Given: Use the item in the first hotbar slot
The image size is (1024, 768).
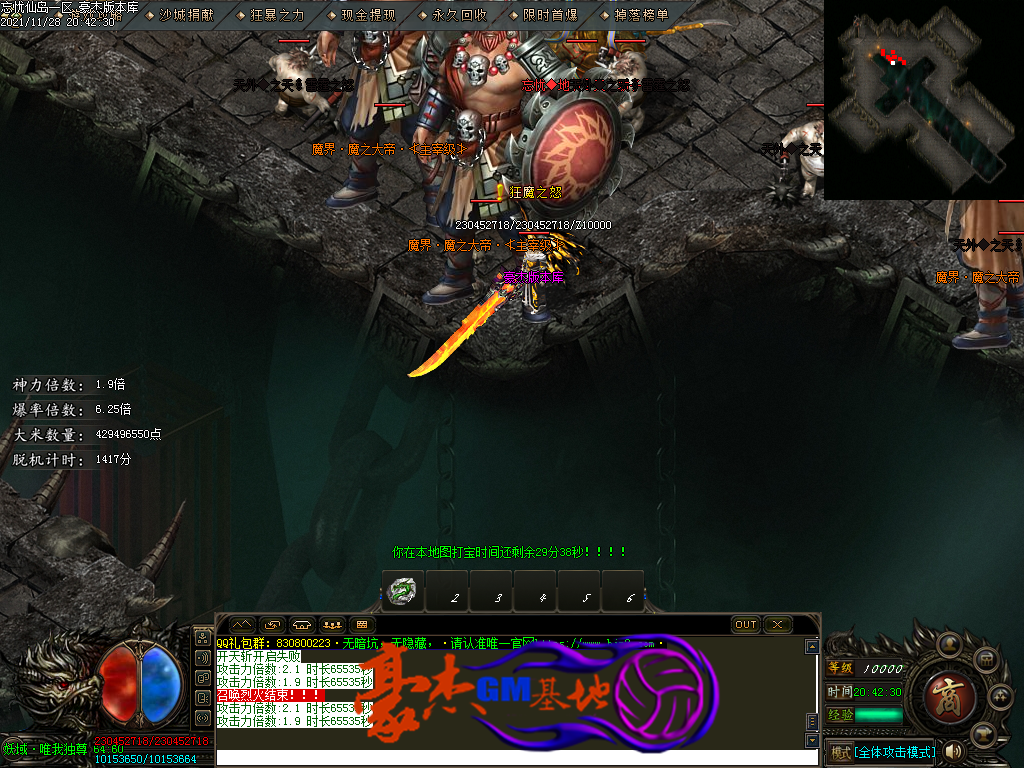Looking at the screenshot, I should 402,592.
